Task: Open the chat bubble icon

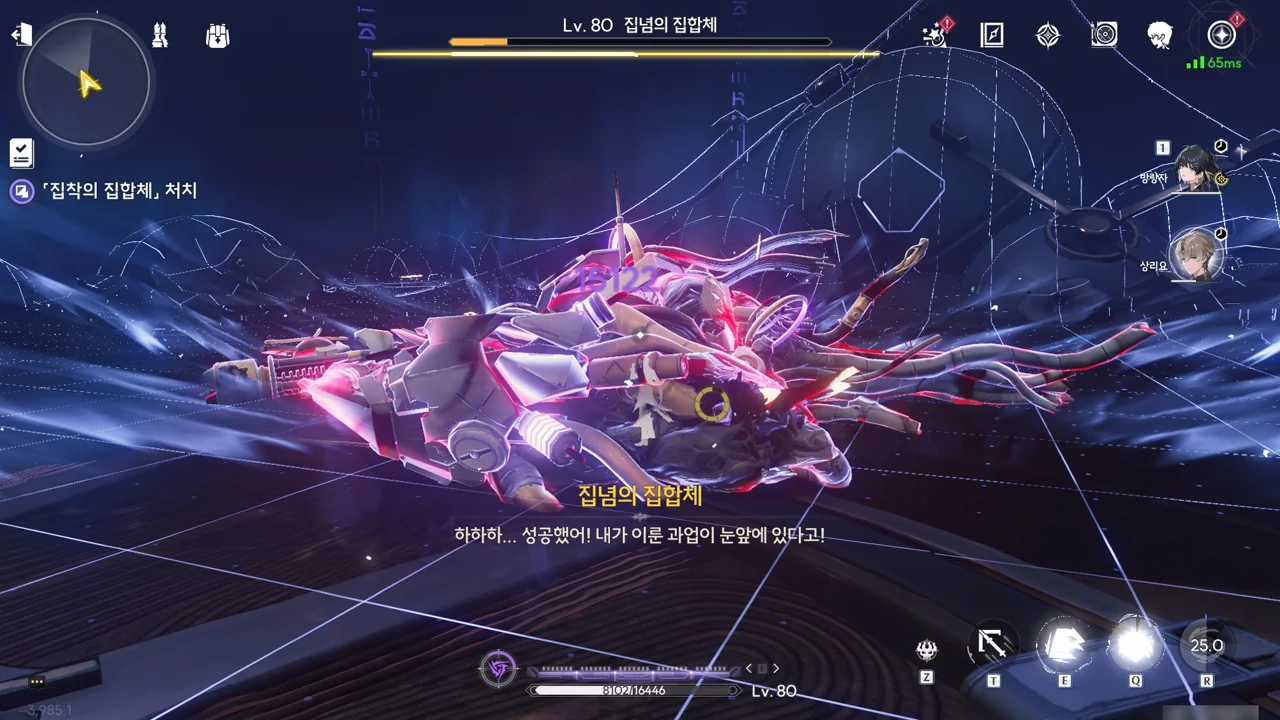Action: tap(37, 682)
